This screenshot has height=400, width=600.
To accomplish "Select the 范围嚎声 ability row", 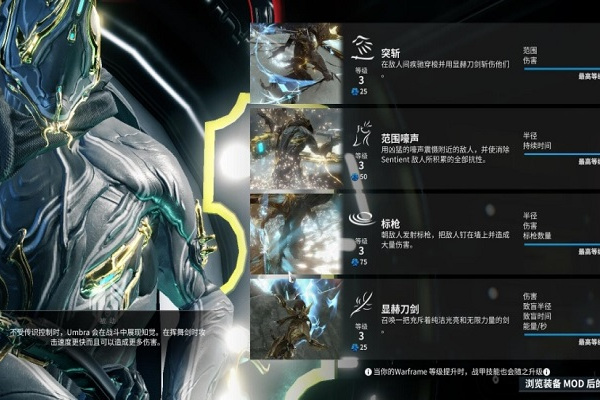I will click(440, 146).
